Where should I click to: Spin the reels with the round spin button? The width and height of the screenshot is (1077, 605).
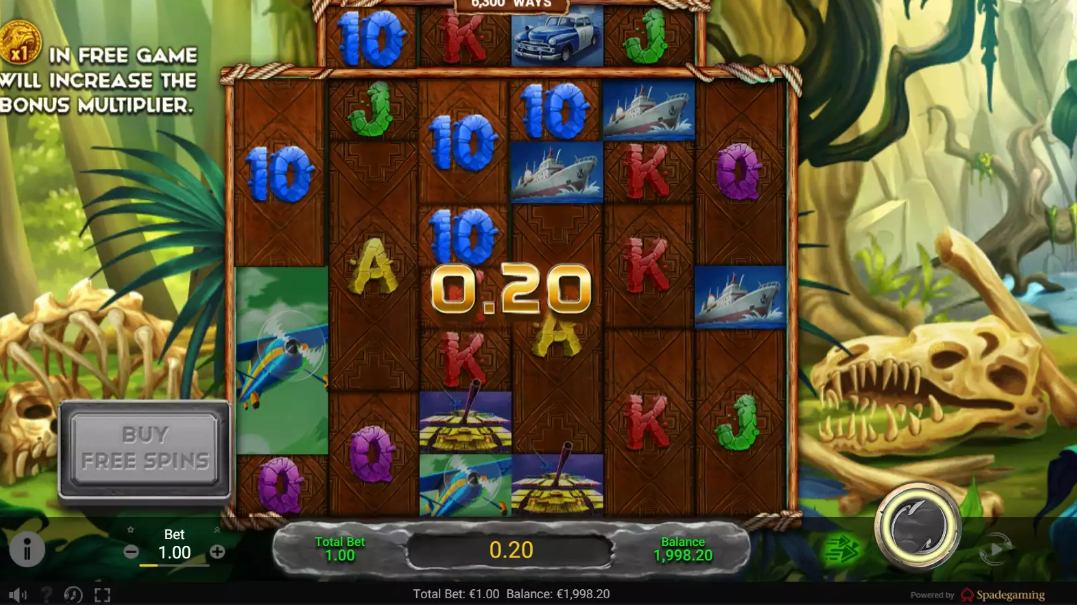917,526
